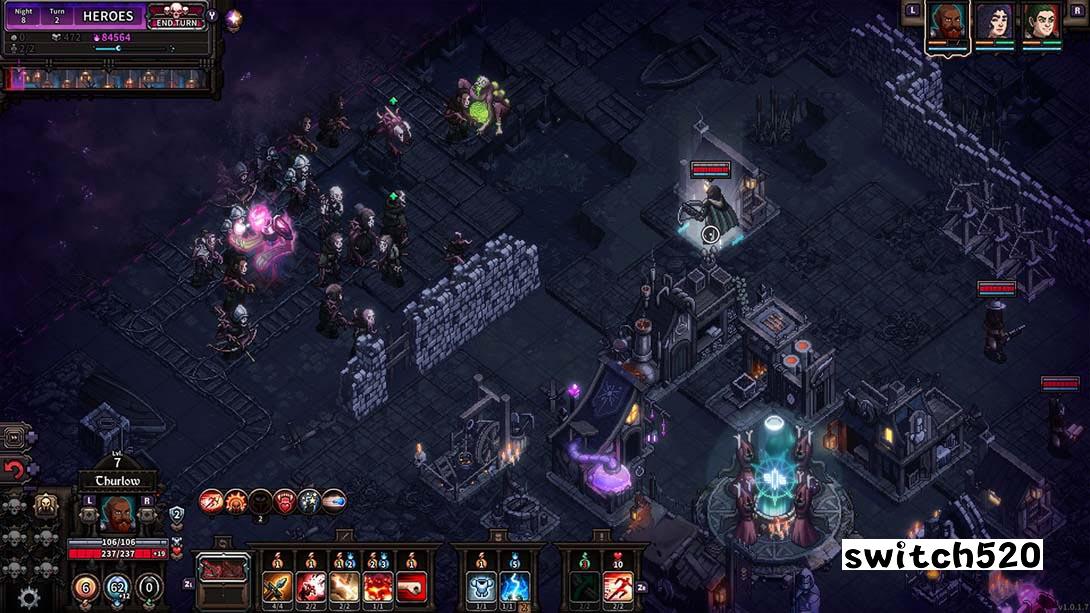1090x613 pixels.
Task: Click the night wave timeline bar
Action: coord(108,78)
